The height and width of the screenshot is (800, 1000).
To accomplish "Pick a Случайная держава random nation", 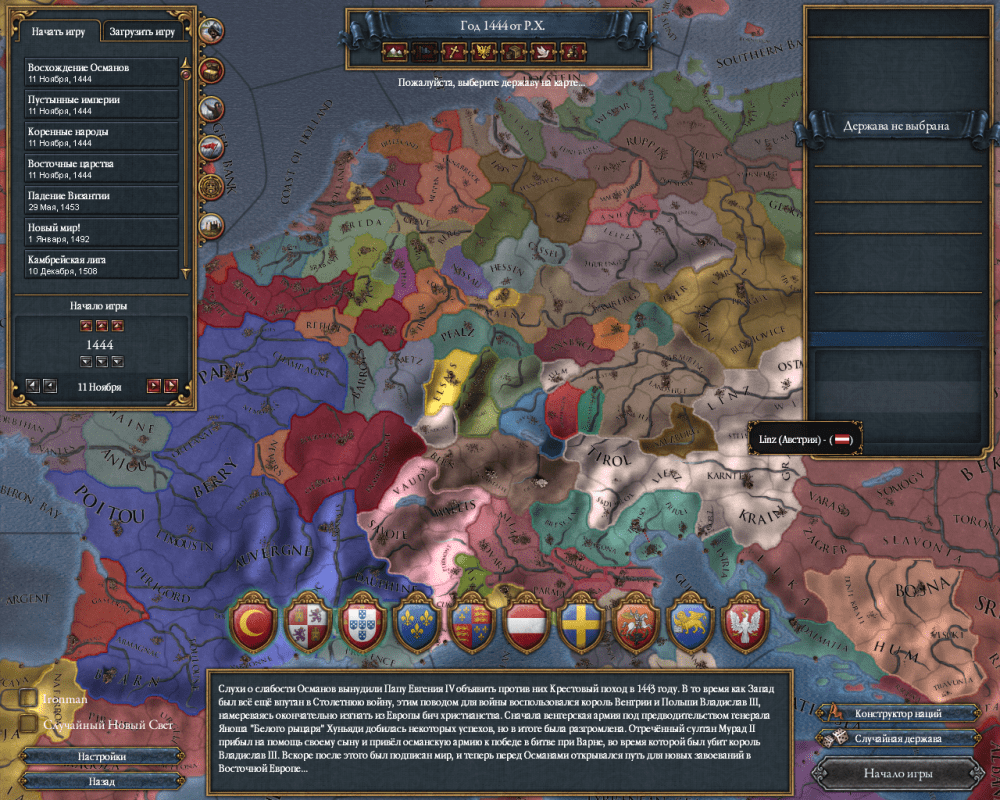I will click(x=899, y=738).
